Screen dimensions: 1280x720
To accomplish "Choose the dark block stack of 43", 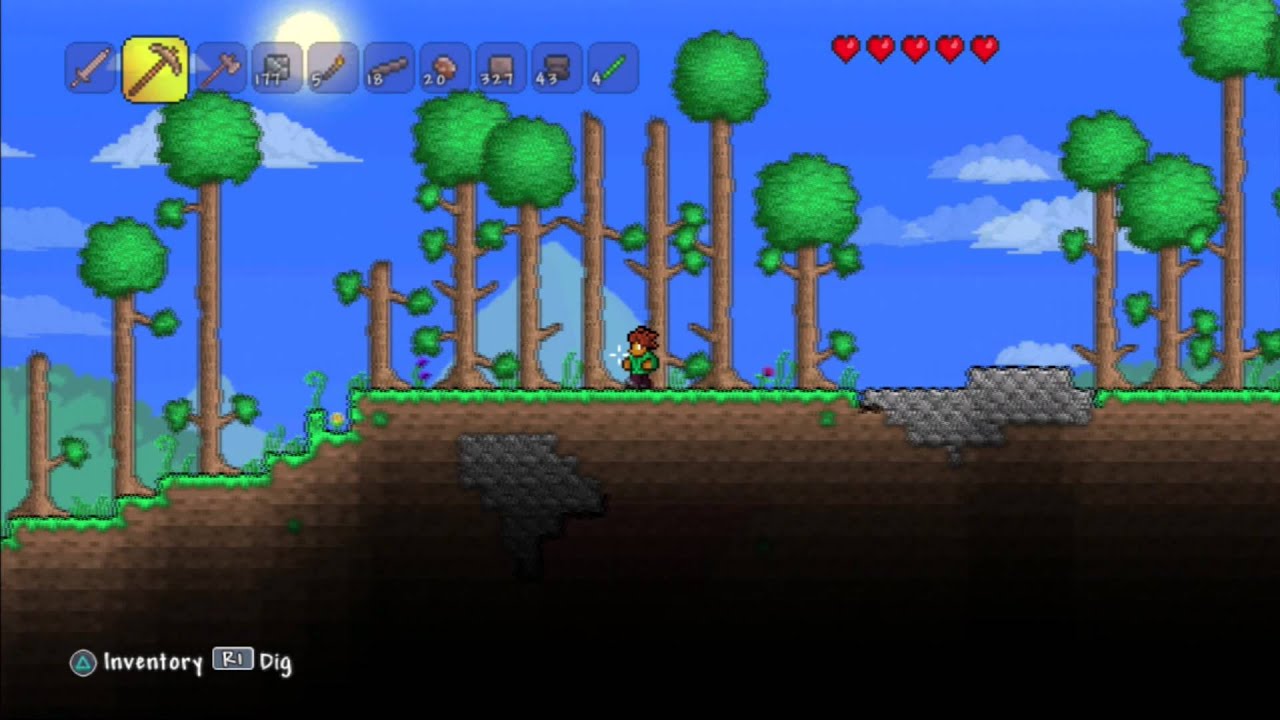I will pos(557,69).
